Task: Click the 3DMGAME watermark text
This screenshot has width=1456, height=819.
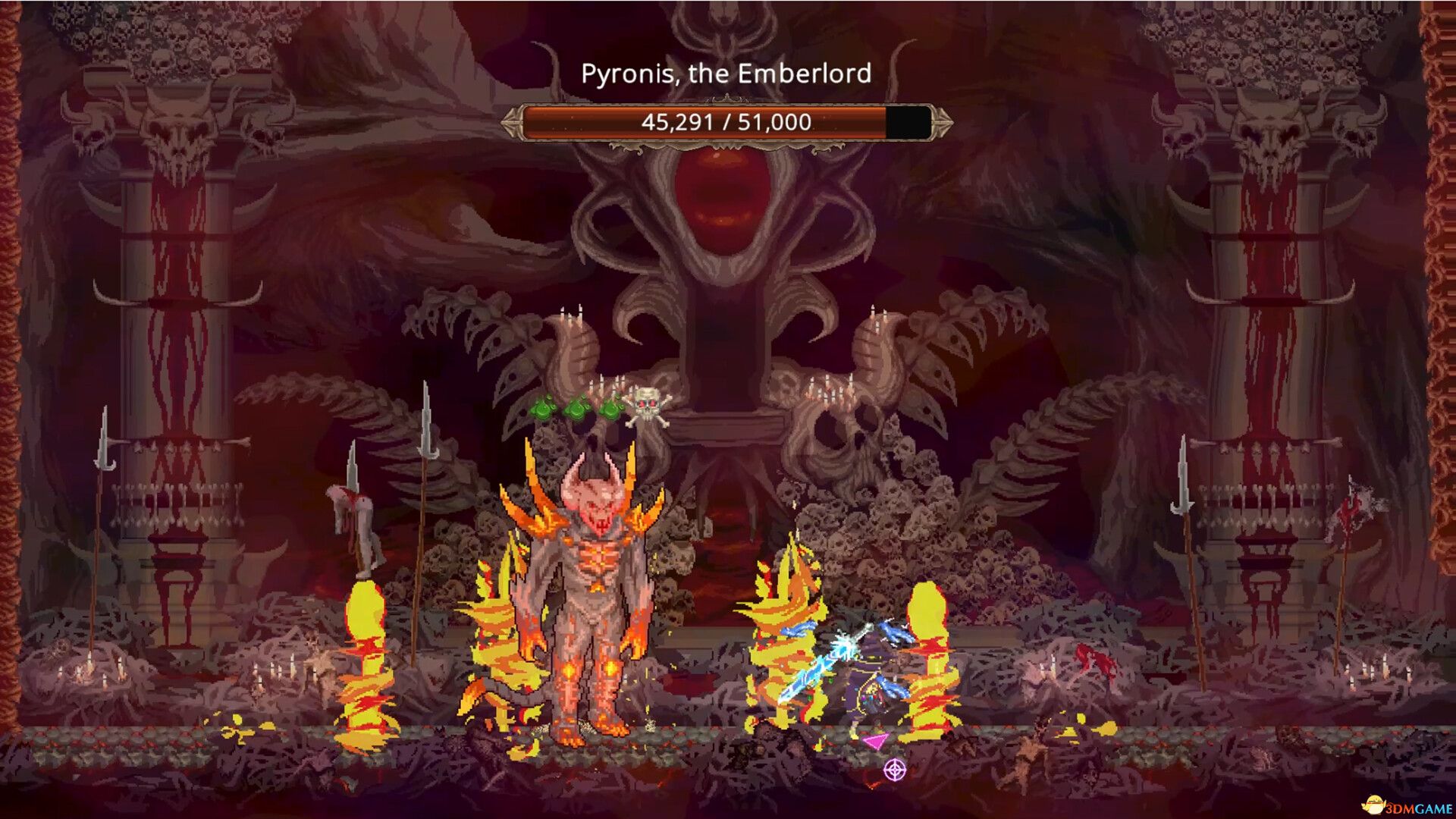Action: click(1420, 807)
